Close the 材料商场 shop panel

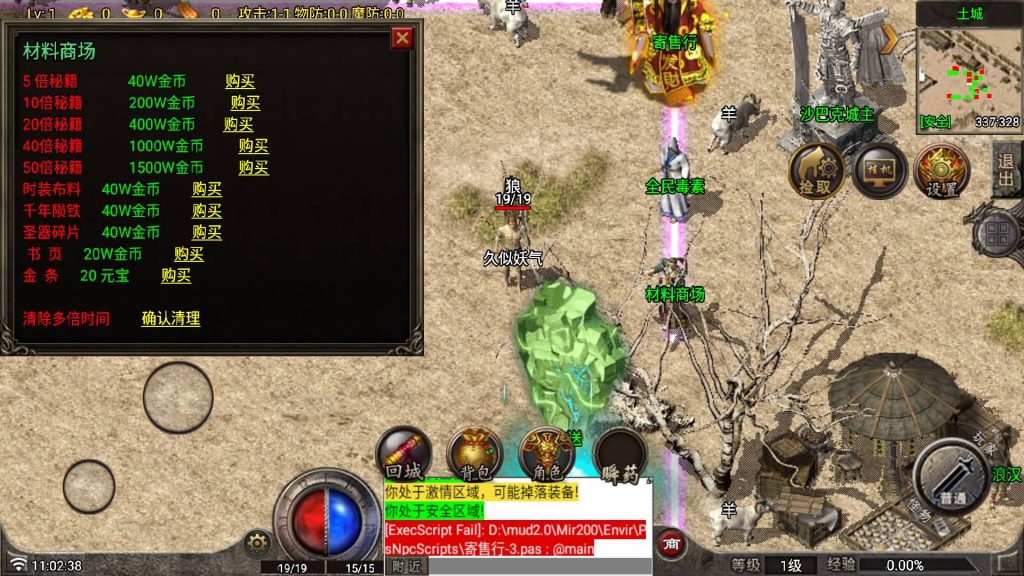(402, 38)
